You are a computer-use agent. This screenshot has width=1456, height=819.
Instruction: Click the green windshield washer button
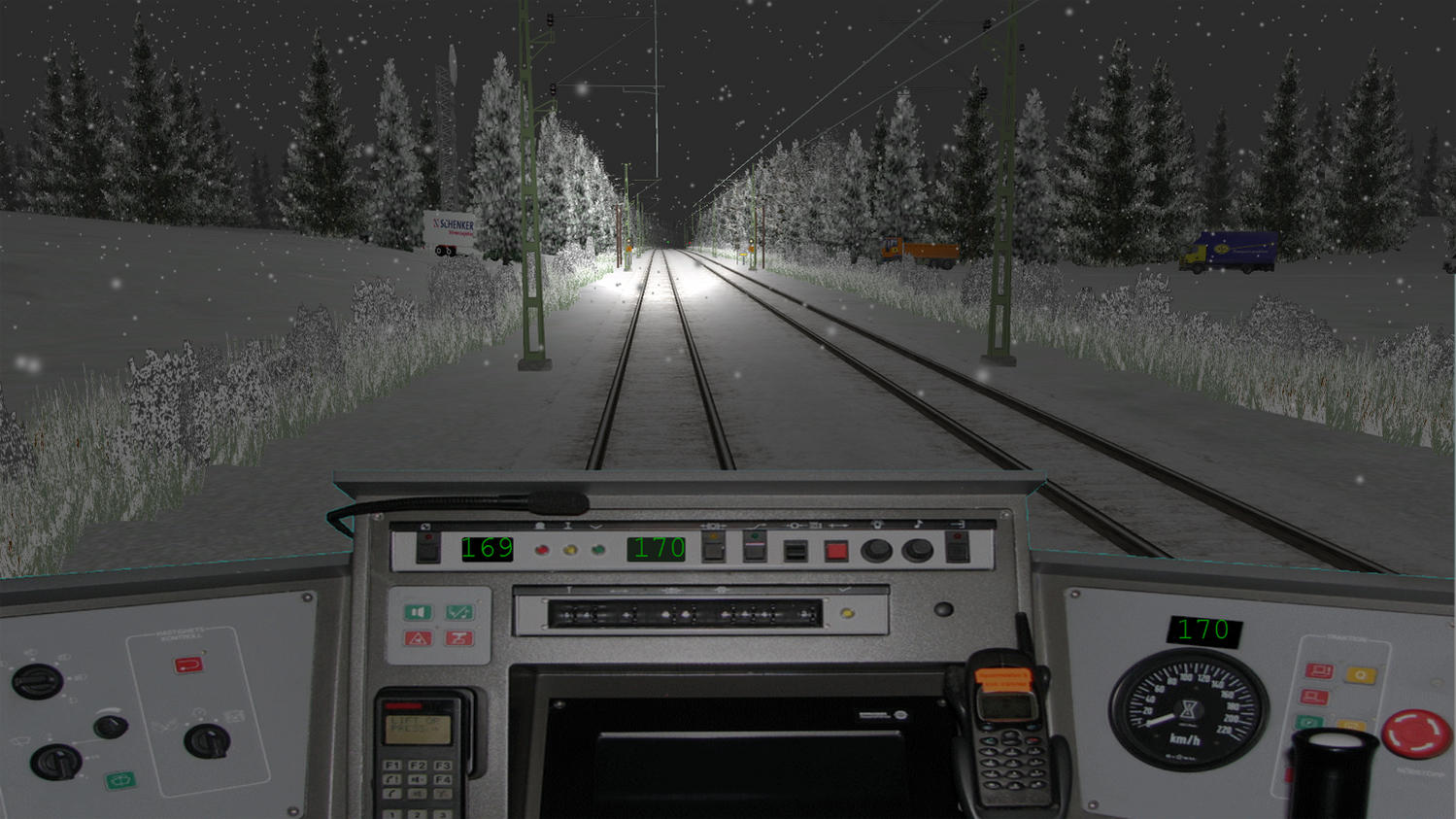[x=119, y=780]
